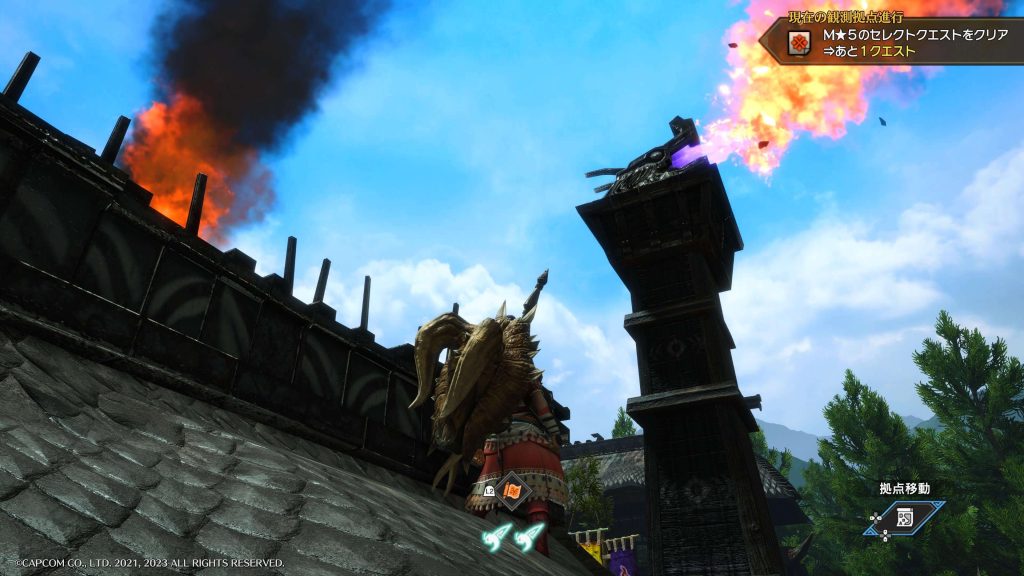1024x576 pixels.
Task: Open the 拠点移動 base travel shortcut
Action: point(903,517)
